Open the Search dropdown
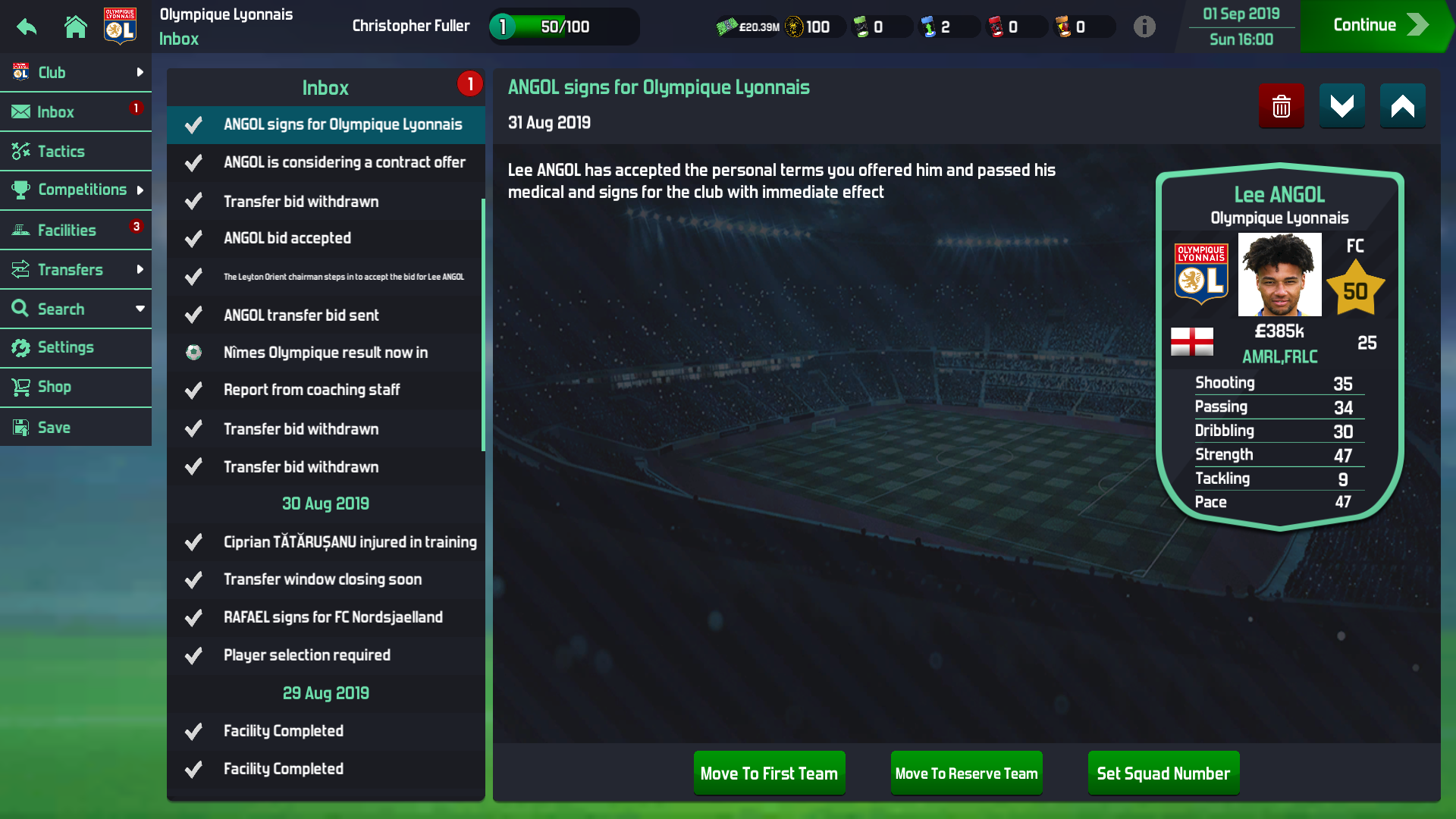Screen dimensions: 1456x819 pos(76,309)
